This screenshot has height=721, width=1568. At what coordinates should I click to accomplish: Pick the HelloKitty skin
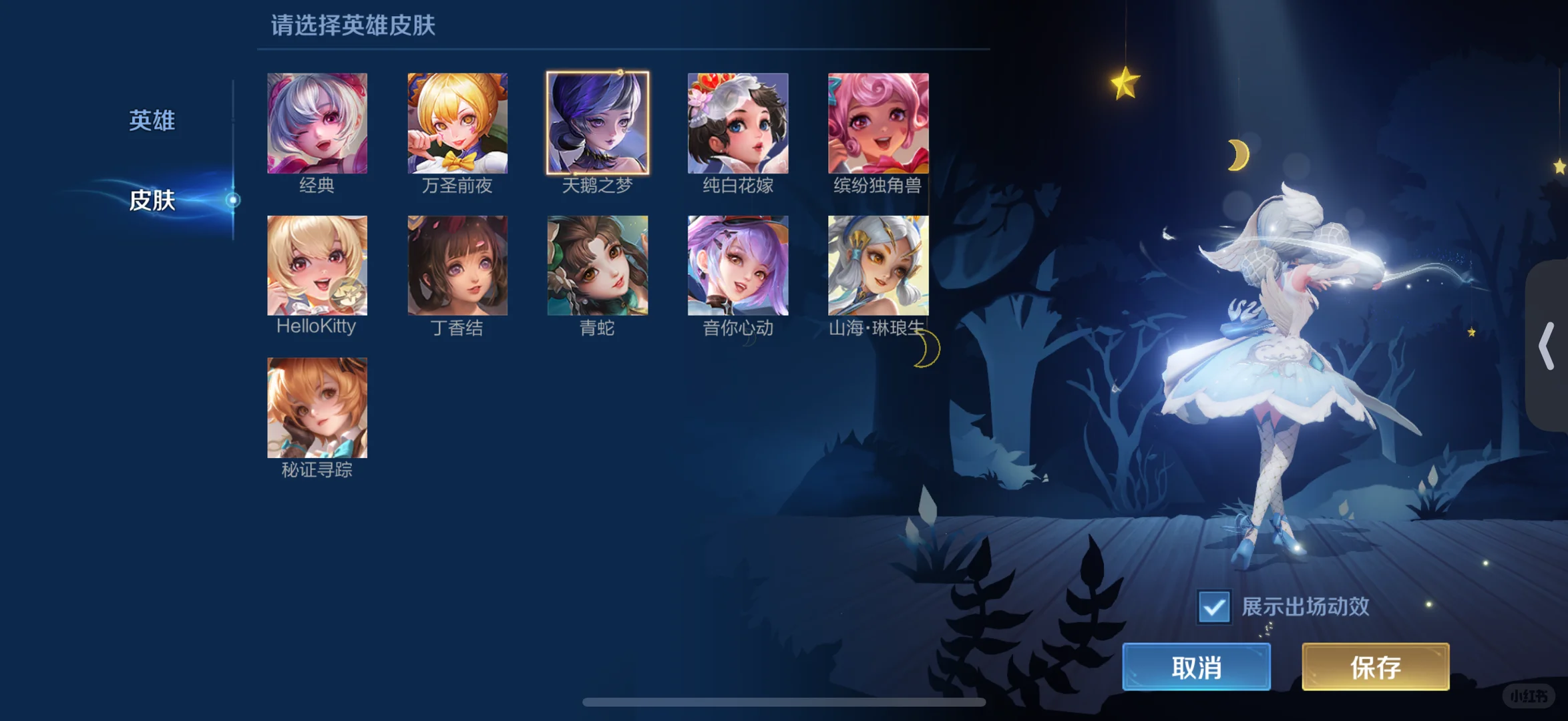317,265
